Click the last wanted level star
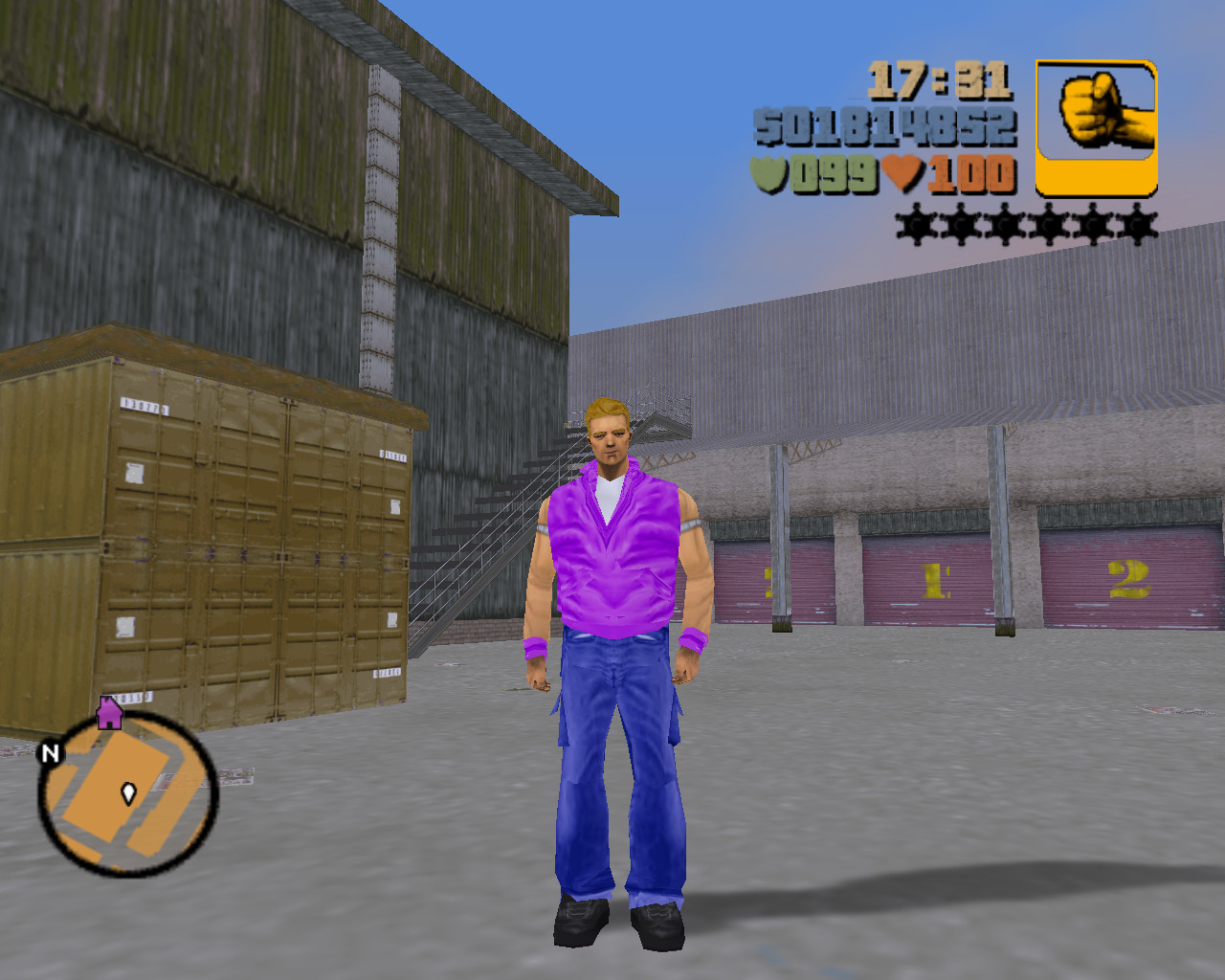The image size is (1225, 980). click(x=1138, y=227)
